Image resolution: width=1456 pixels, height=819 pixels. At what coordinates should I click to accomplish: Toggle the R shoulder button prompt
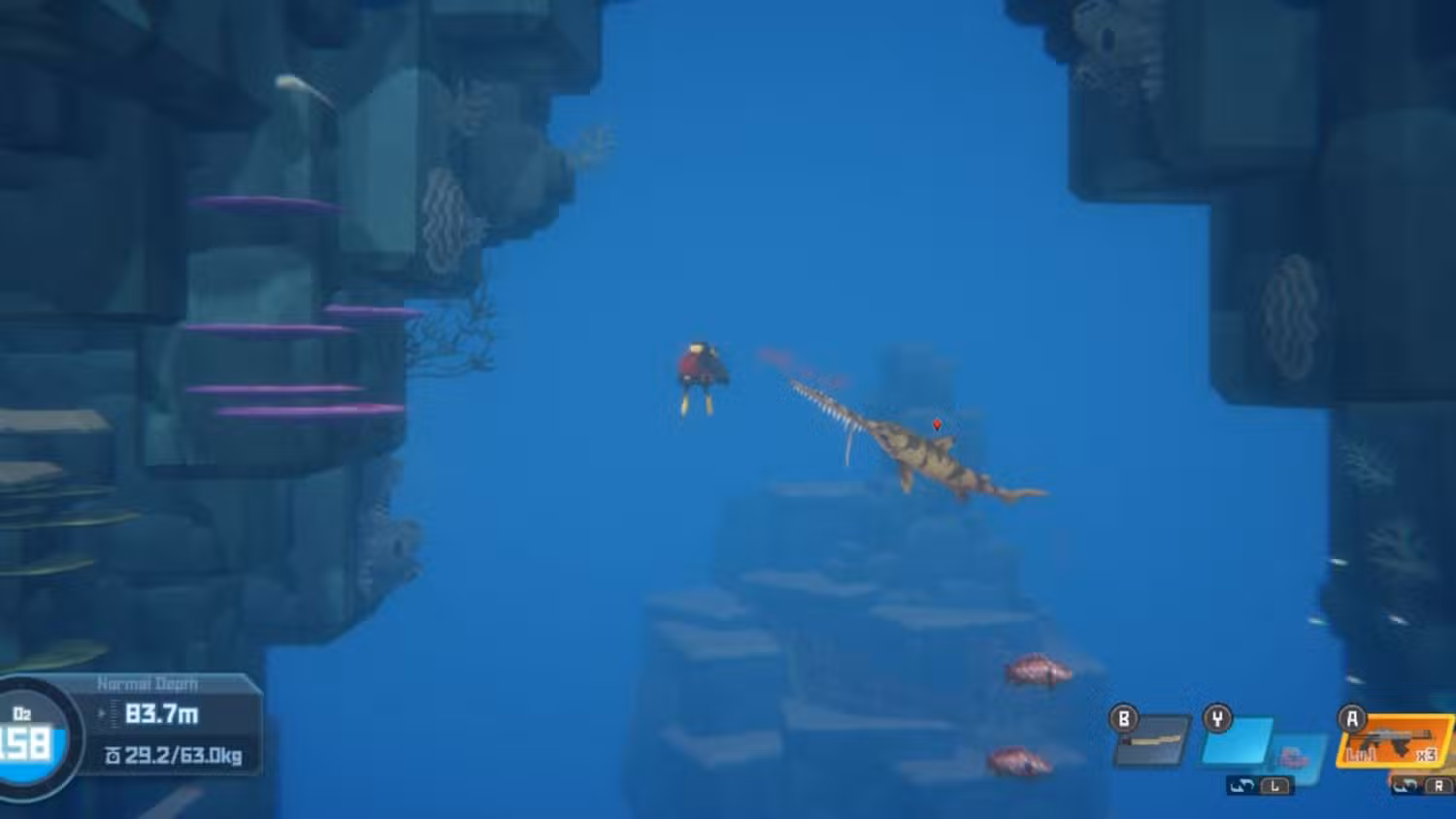1438,786
